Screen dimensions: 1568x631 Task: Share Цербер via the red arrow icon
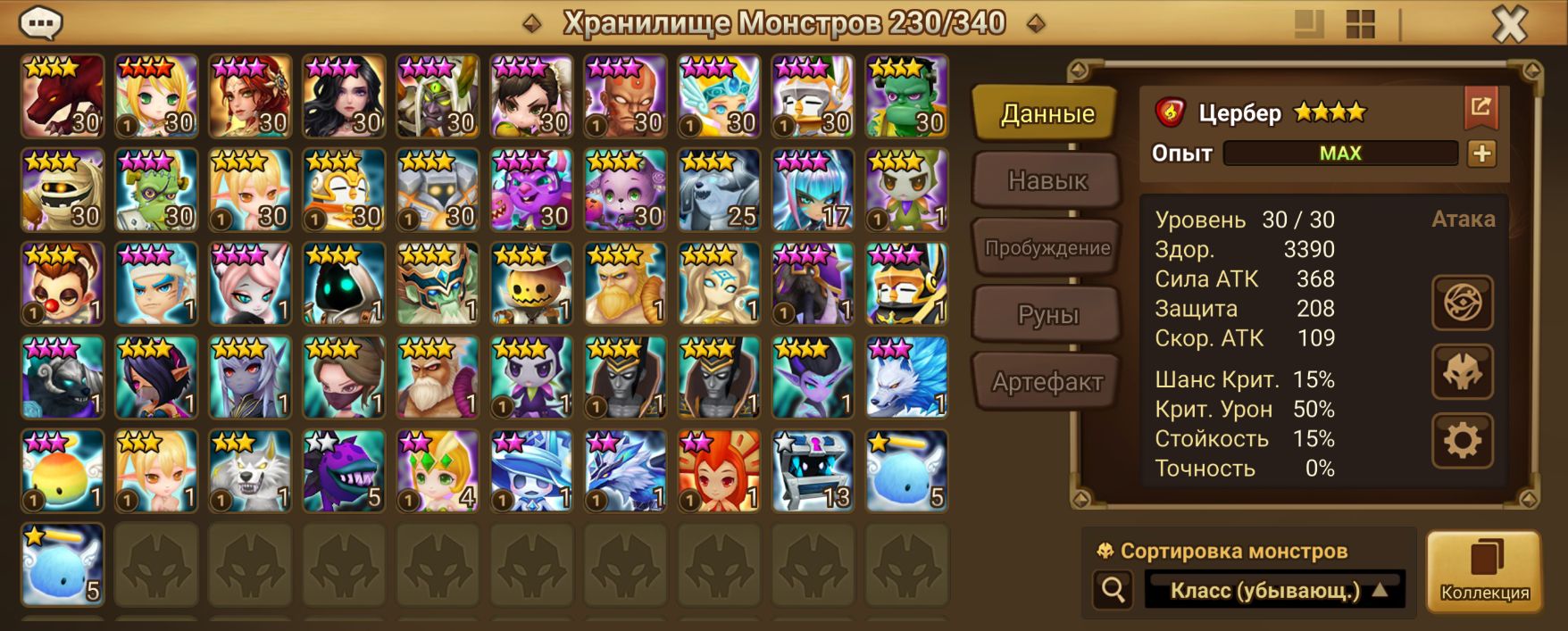click(x=1480, y=108)
